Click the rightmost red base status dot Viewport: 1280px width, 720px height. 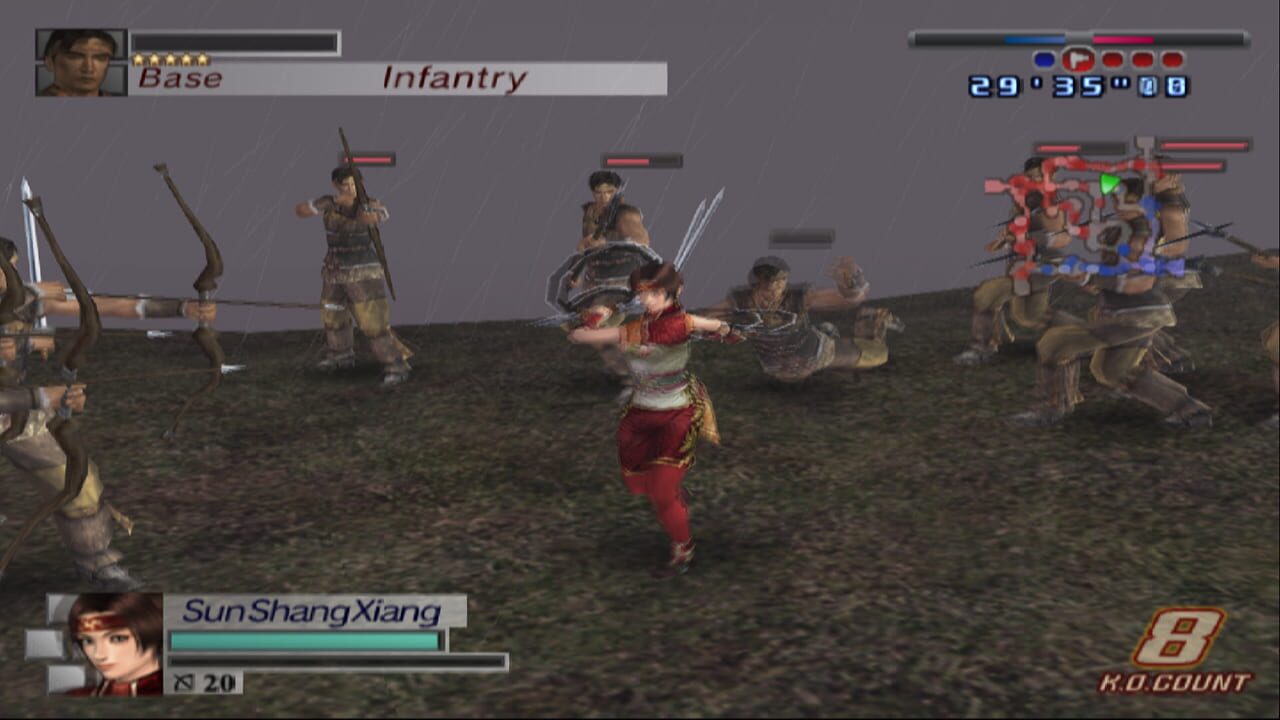click(x=1170, y=60)
